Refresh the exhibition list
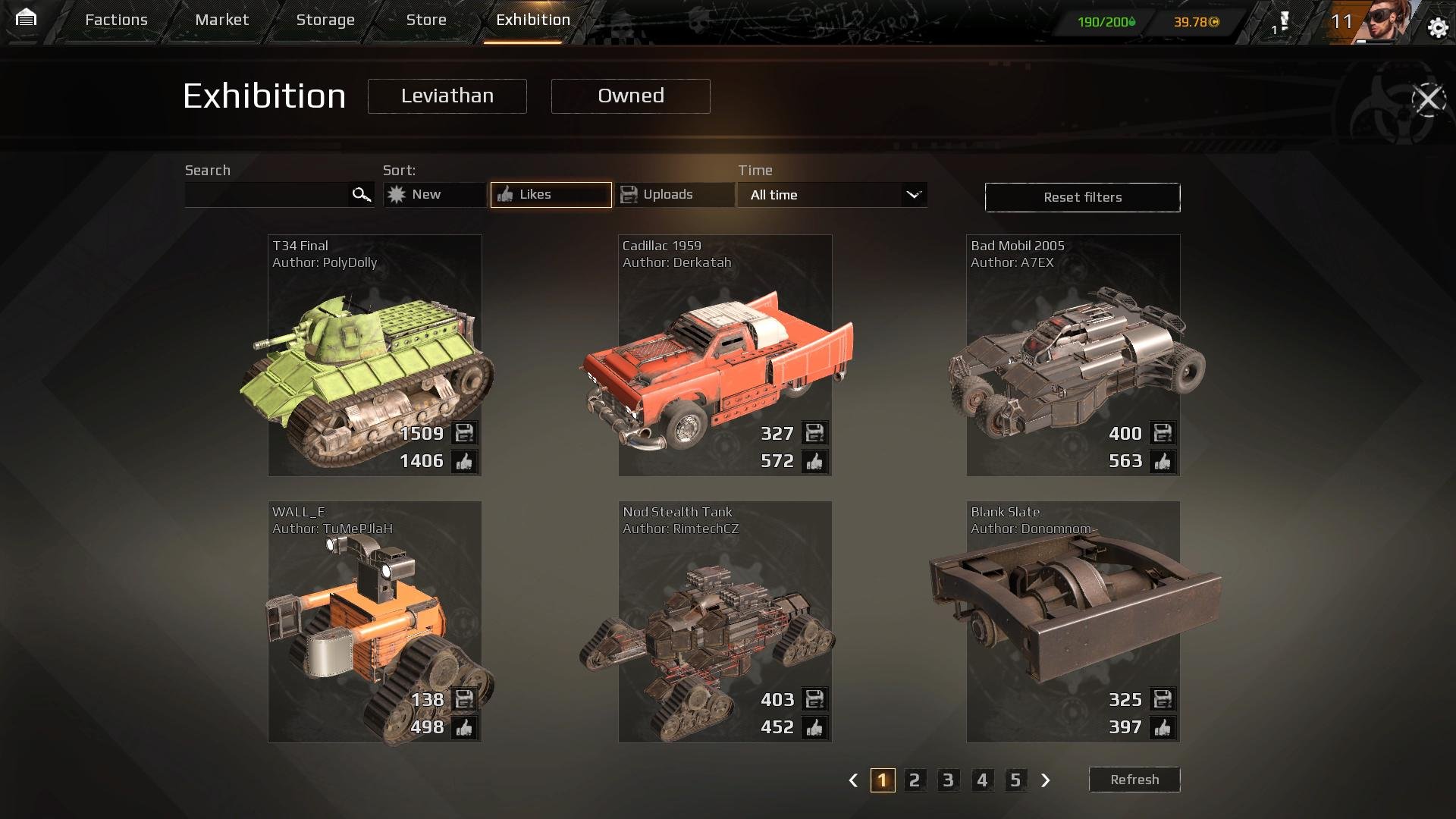This screenshot has width=1456, height=819. [x=1134, y=780]
